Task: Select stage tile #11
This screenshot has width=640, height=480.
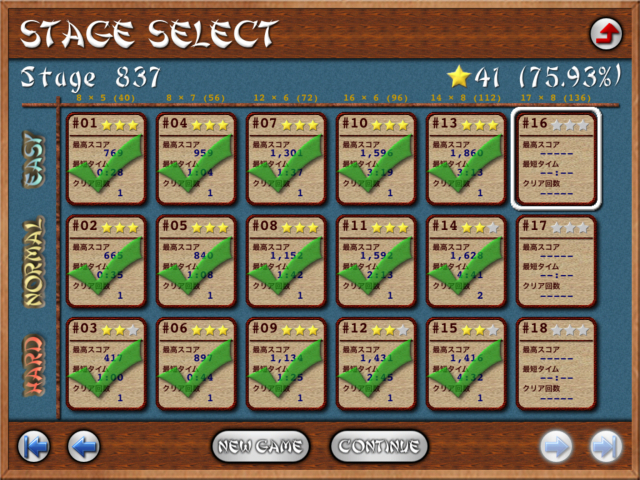Action: click(377, 261)
